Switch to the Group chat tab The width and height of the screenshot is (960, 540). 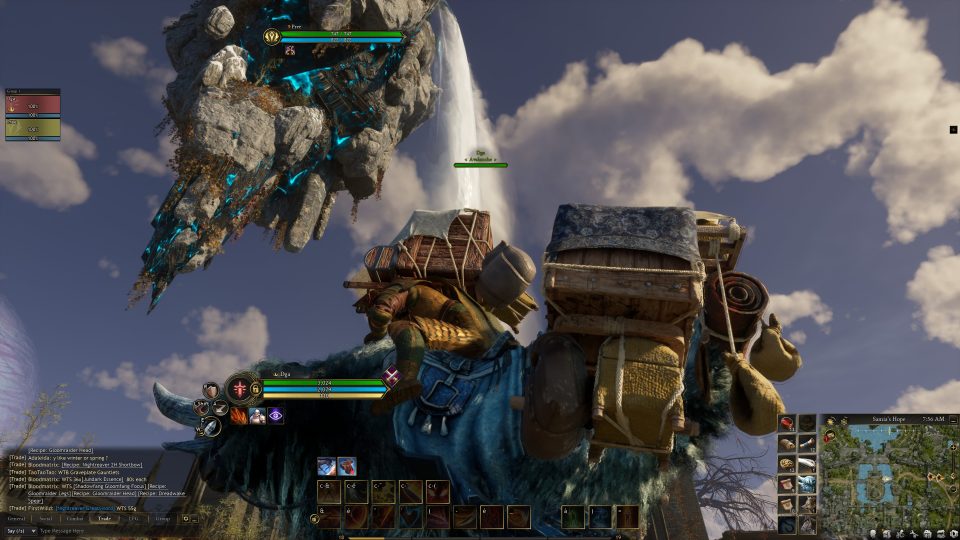click(x=162, y=519)
